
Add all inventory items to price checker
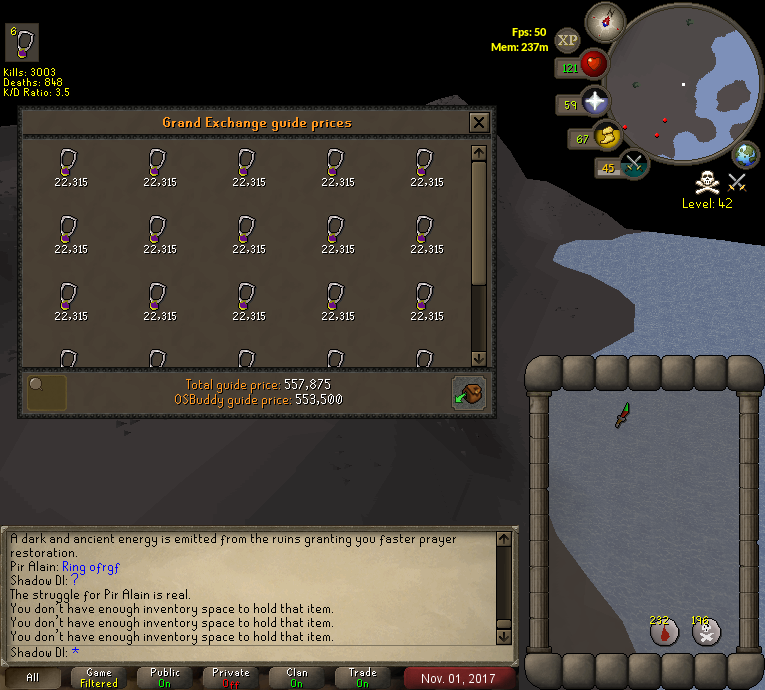[468, 392]
